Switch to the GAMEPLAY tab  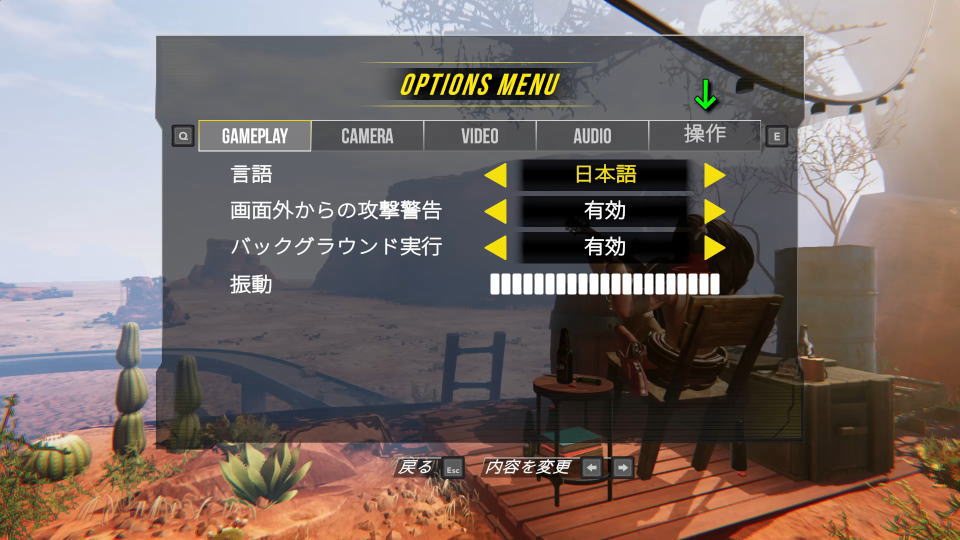click(254, 136)
